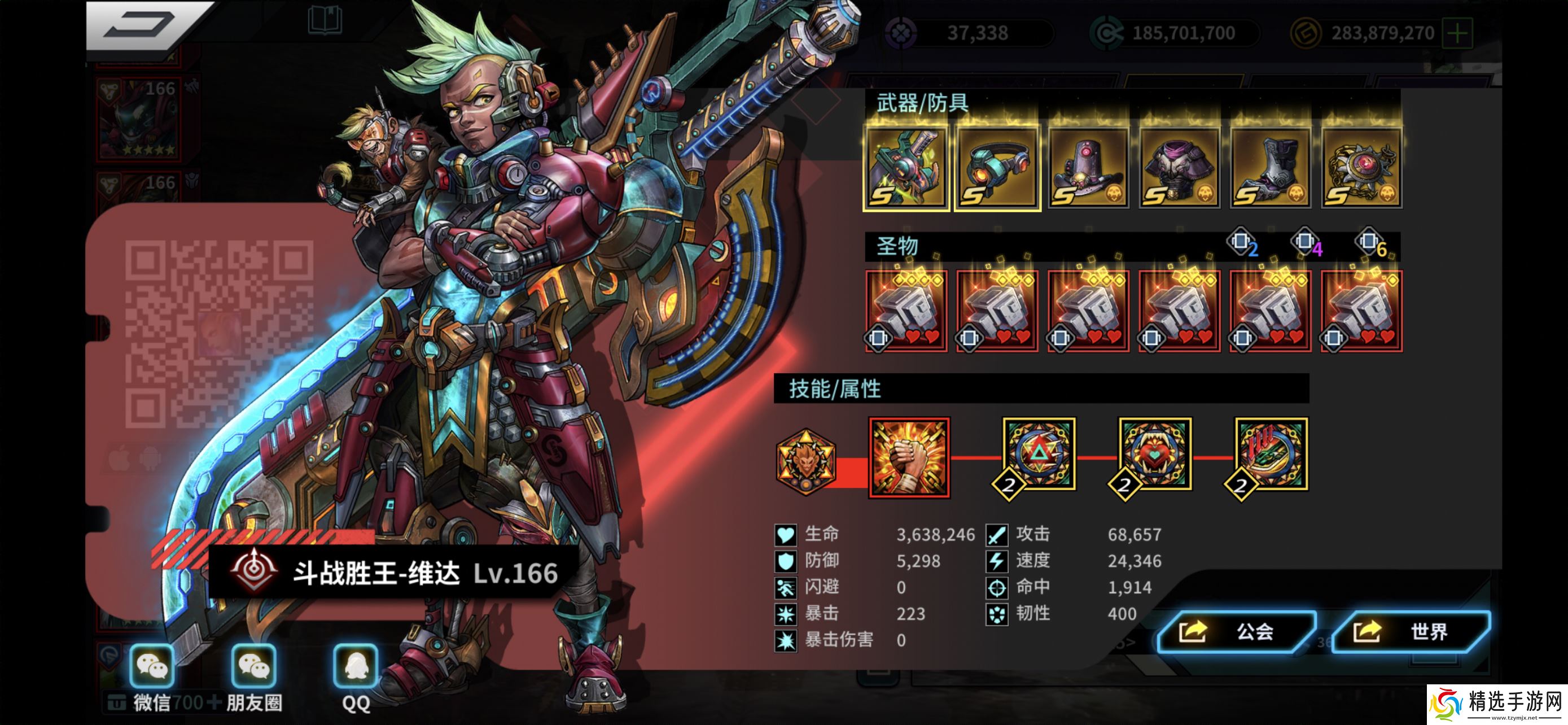Open the book icon at the top
This screenshot has height=725, width=1568.
(x=325, y=21)
